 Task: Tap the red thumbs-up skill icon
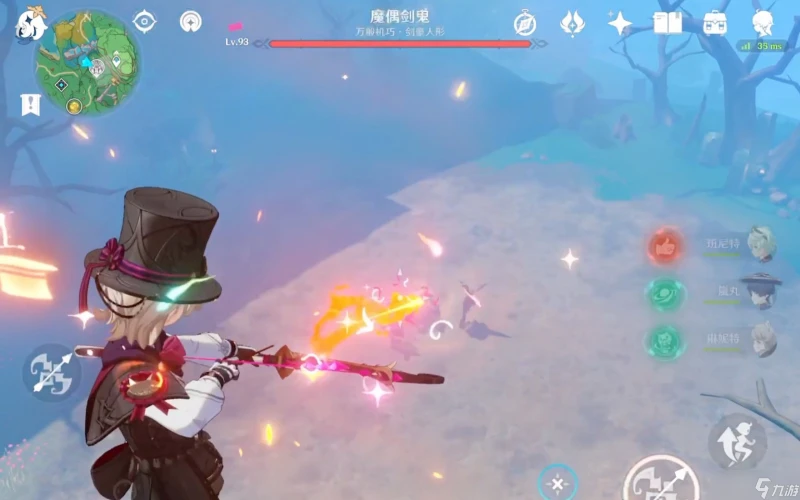[x=664, y=246]
